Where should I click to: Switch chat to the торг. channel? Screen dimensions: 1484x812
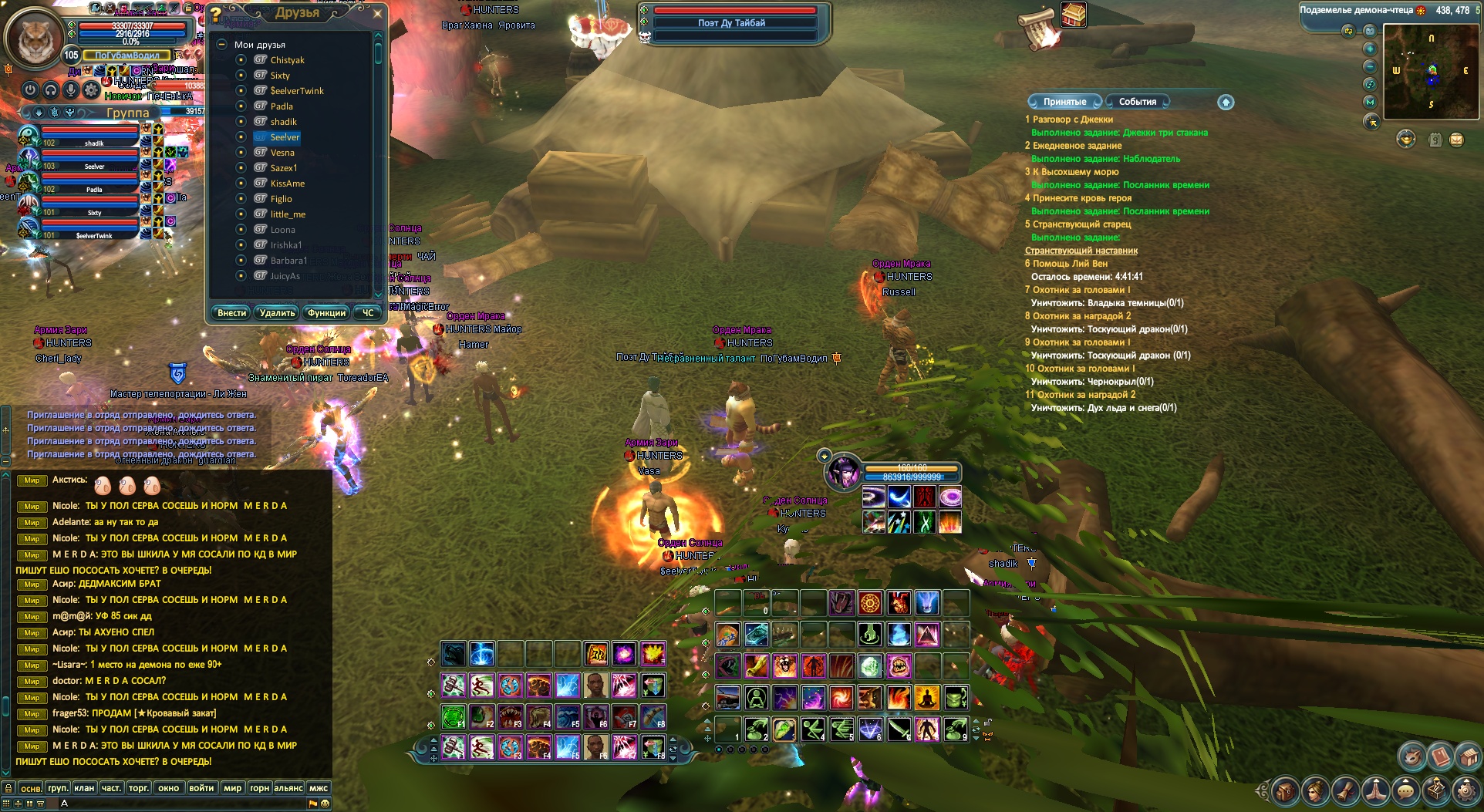[x=139, y=788]
